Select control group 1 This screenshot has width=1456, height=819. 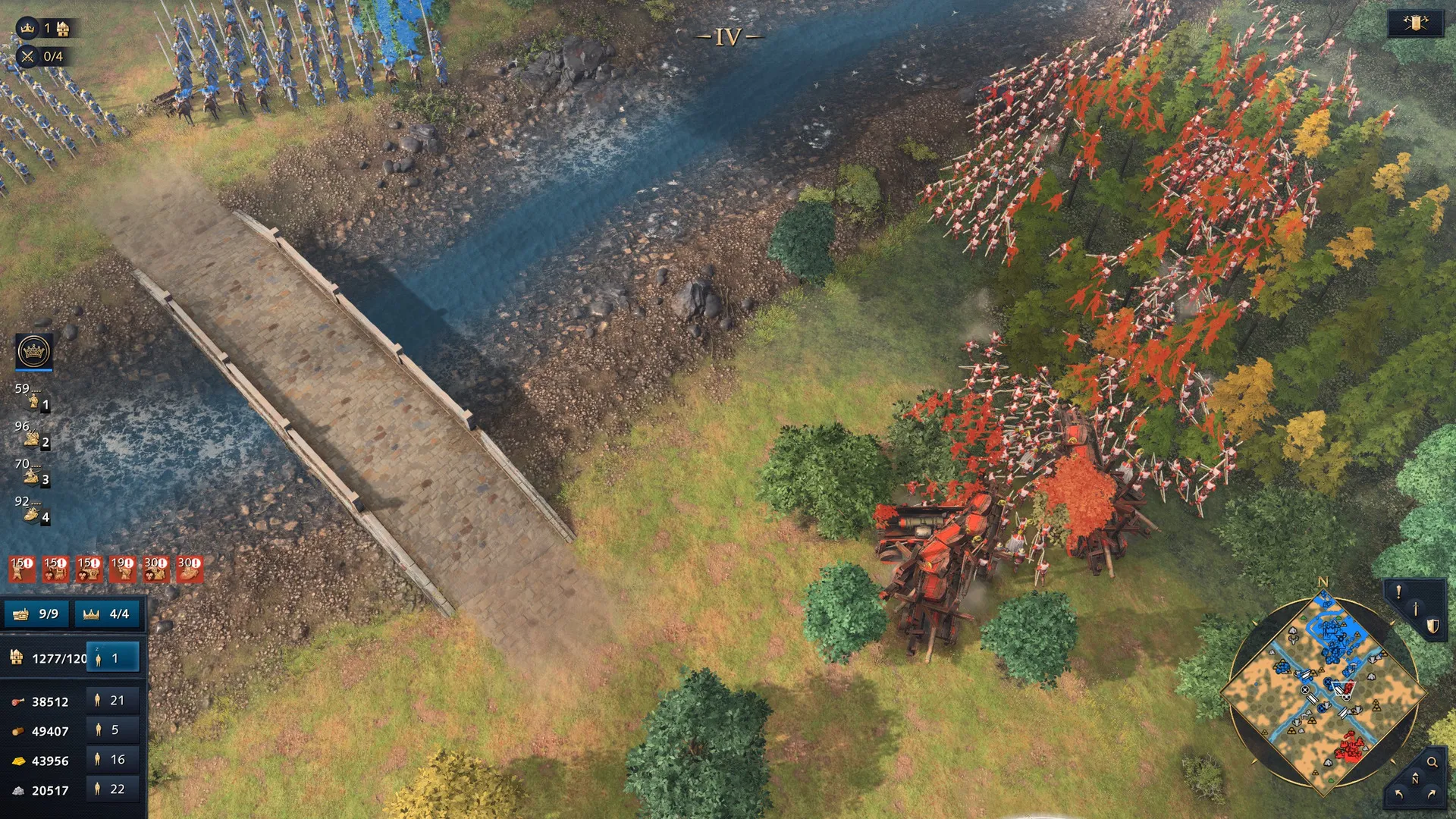33,400
